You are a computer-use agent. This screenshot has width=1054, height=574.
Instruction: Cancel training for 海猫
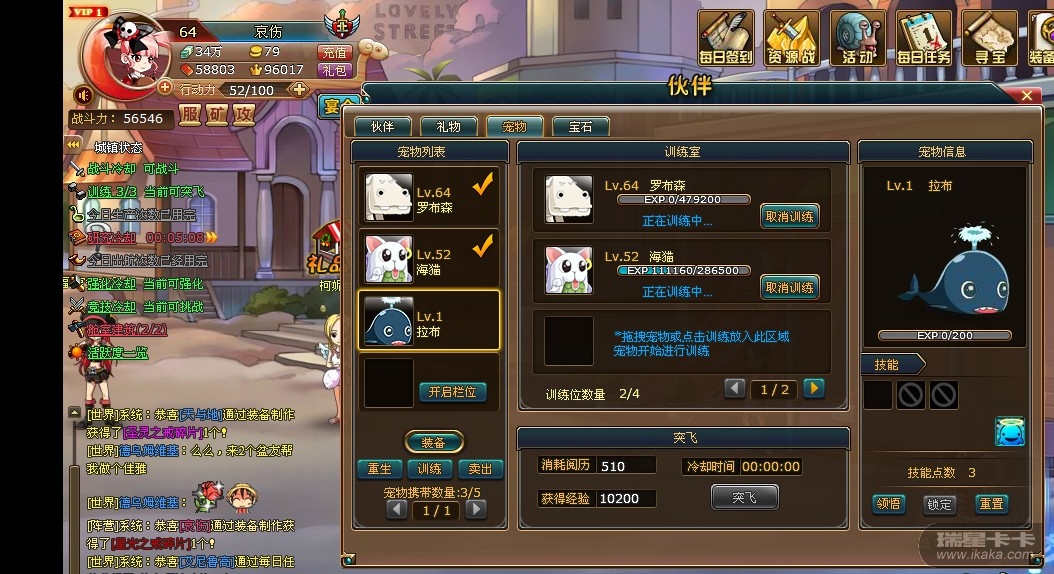[x=789, y=287]
